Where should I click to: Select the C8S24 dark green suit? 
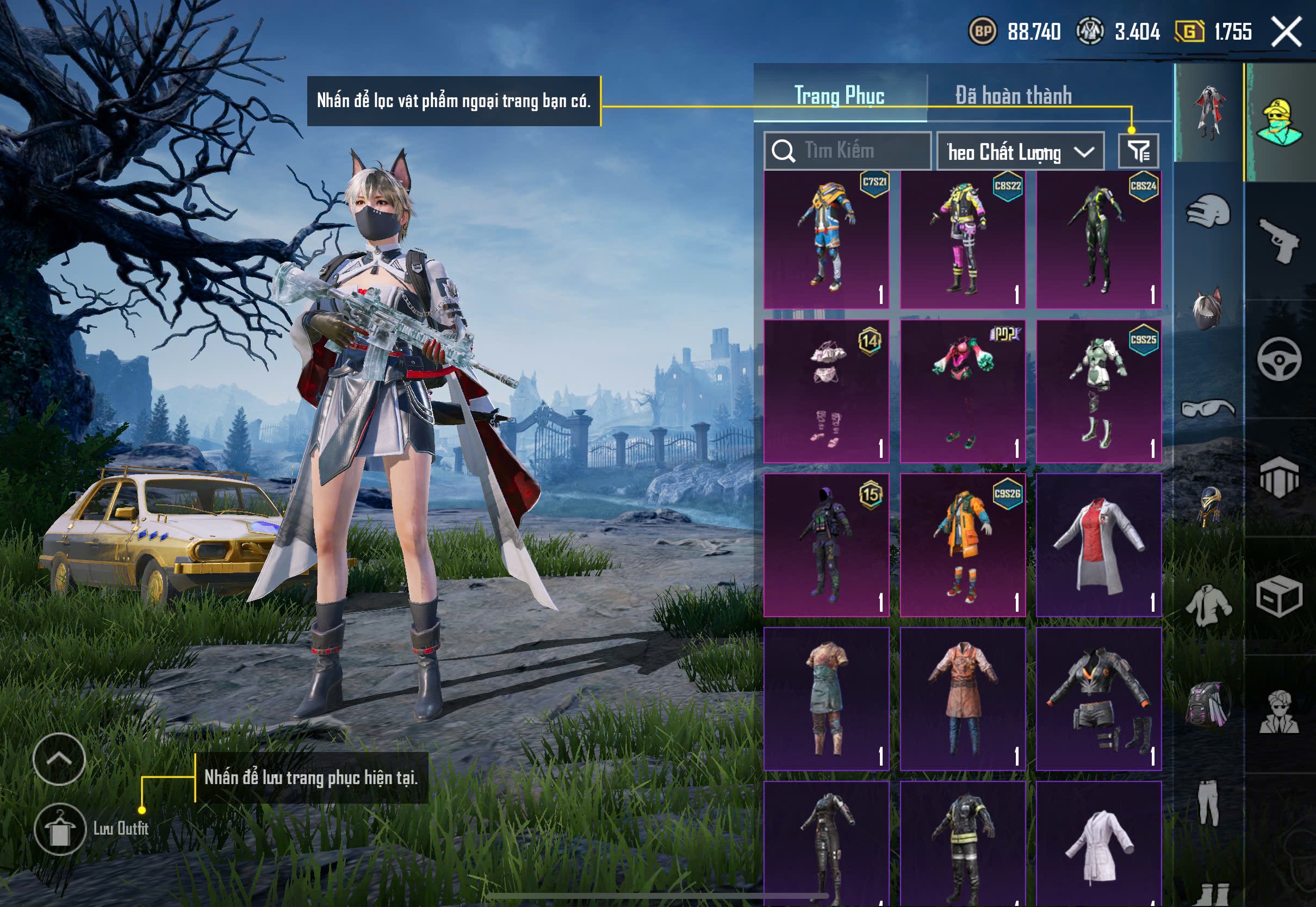tap(1098, 240)
